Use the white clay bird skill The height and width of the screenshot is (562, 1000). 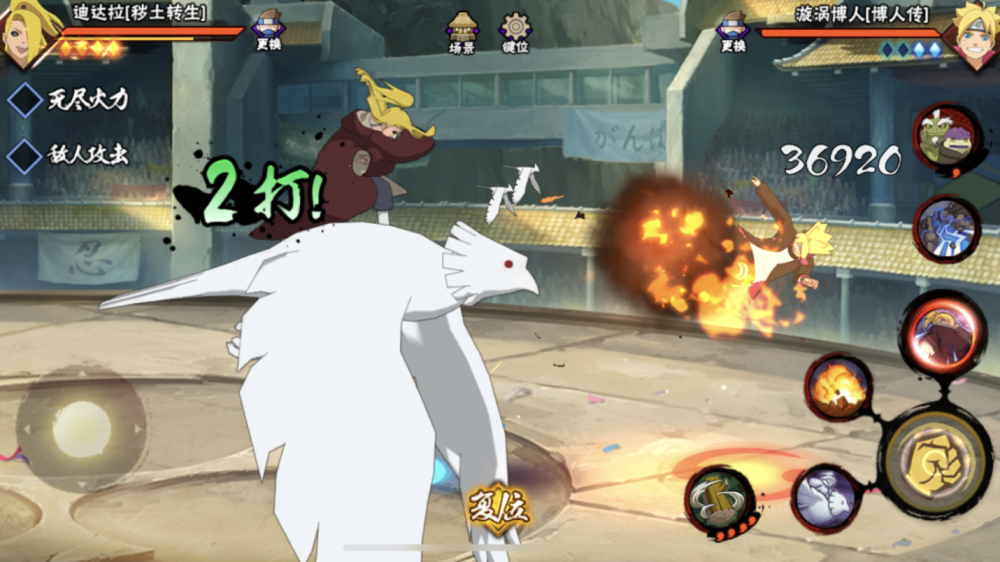tap(826, 497)
